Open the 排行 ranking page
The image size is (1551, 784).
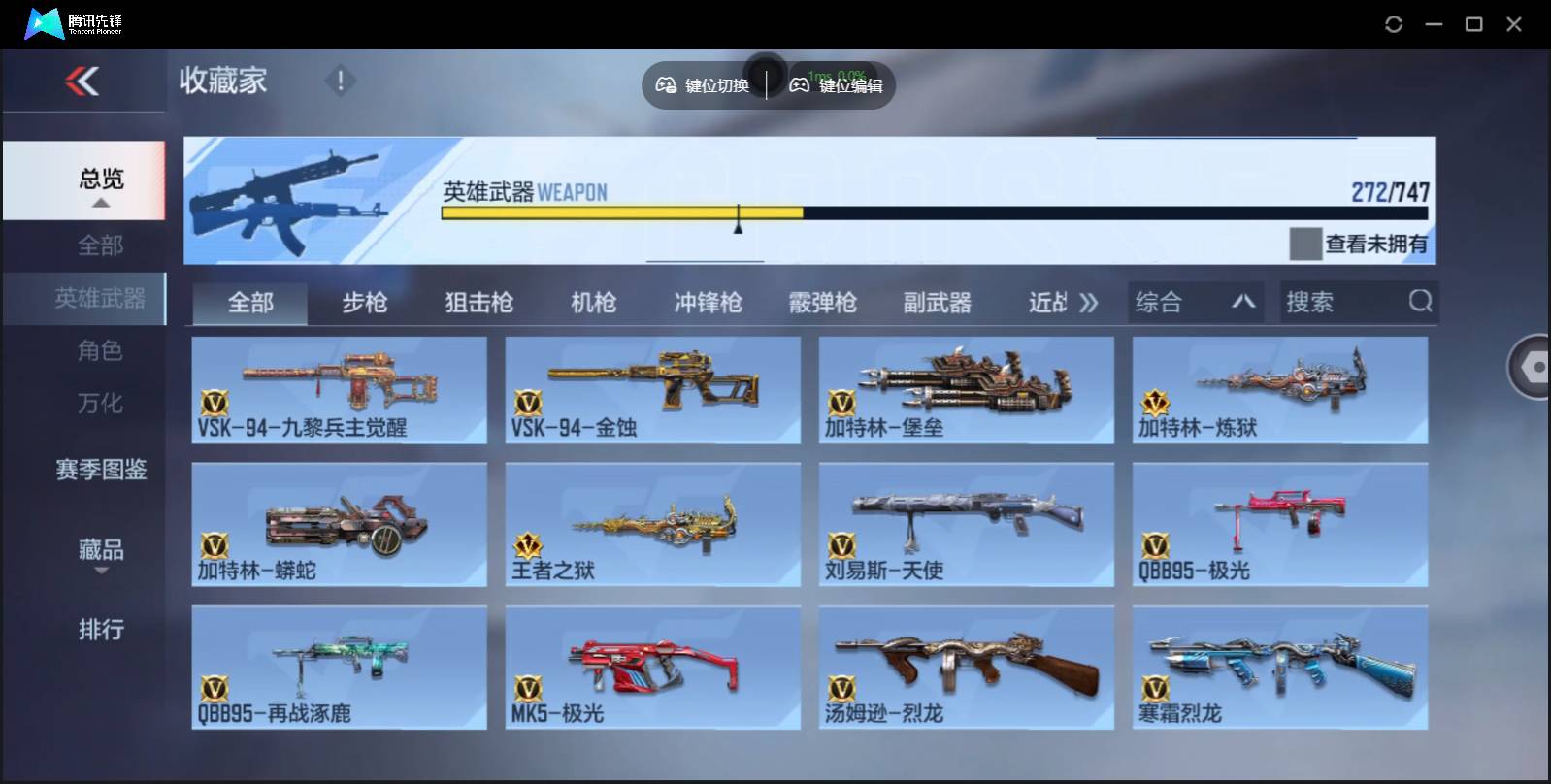click(100, 630)
